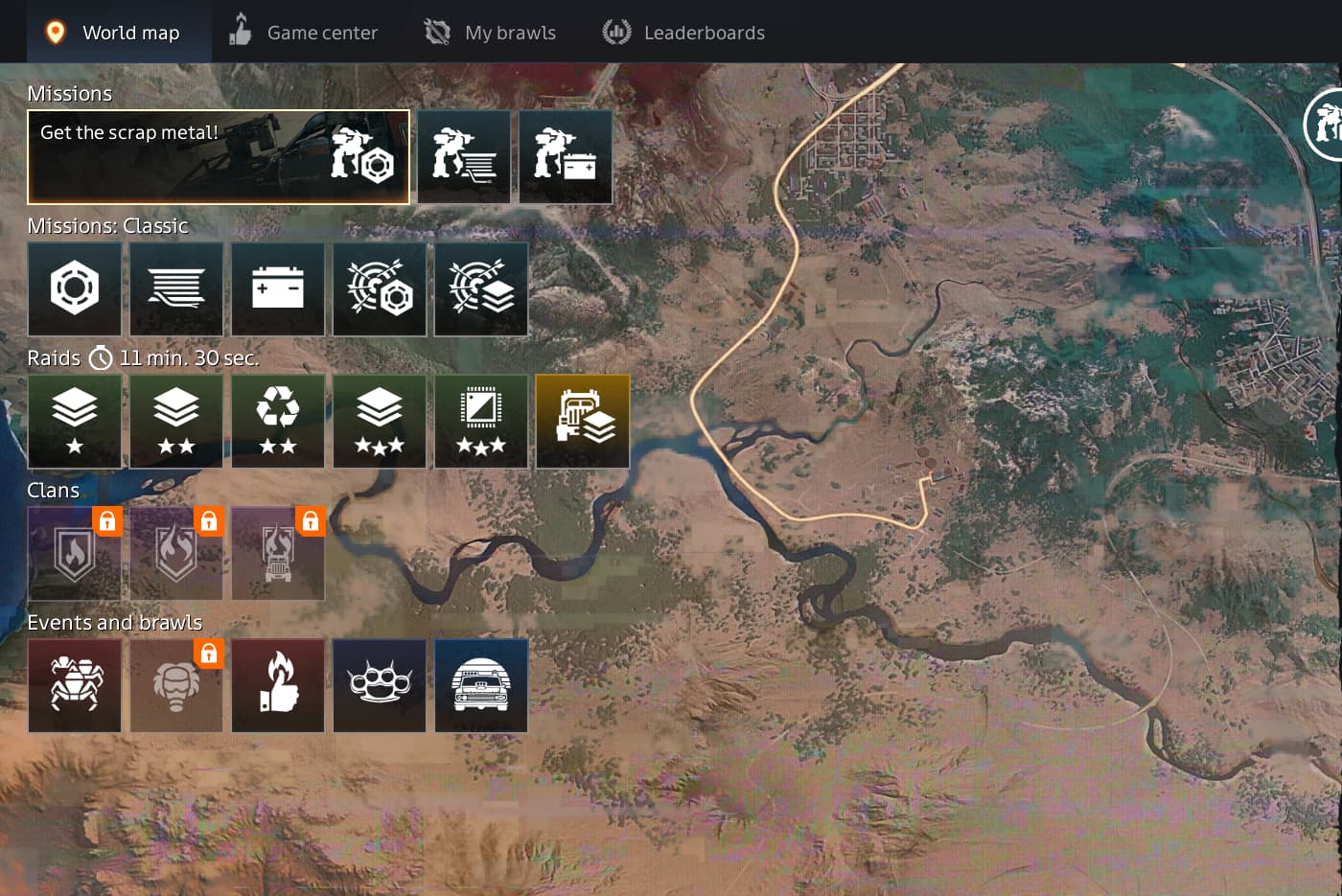Switch to the World map tab
Viewport: 1342px width, 896px height.
113,33
